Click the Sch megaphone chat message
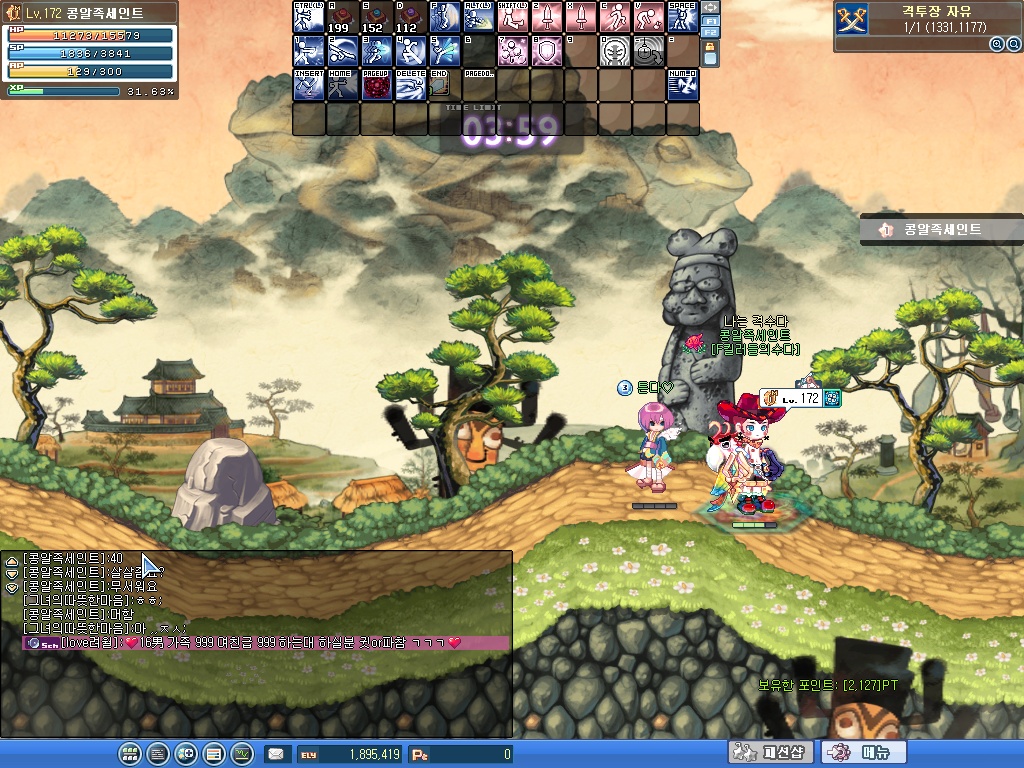Image resolution: width=1024 pixels, height=768 pixels. [240, 643]
